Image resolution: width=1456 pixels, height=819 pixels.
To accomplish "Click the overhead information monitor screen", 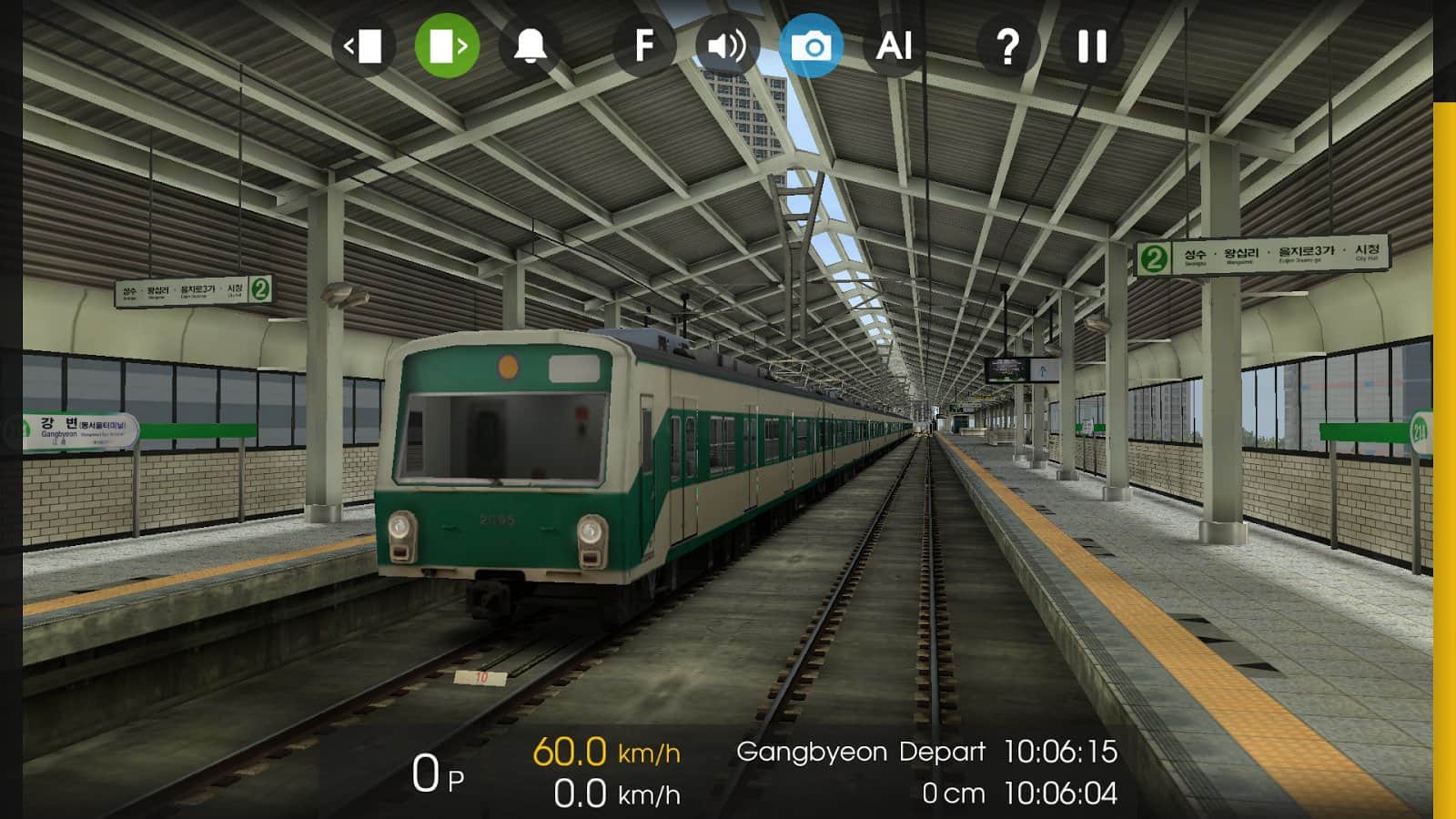I will (1006, 368).
